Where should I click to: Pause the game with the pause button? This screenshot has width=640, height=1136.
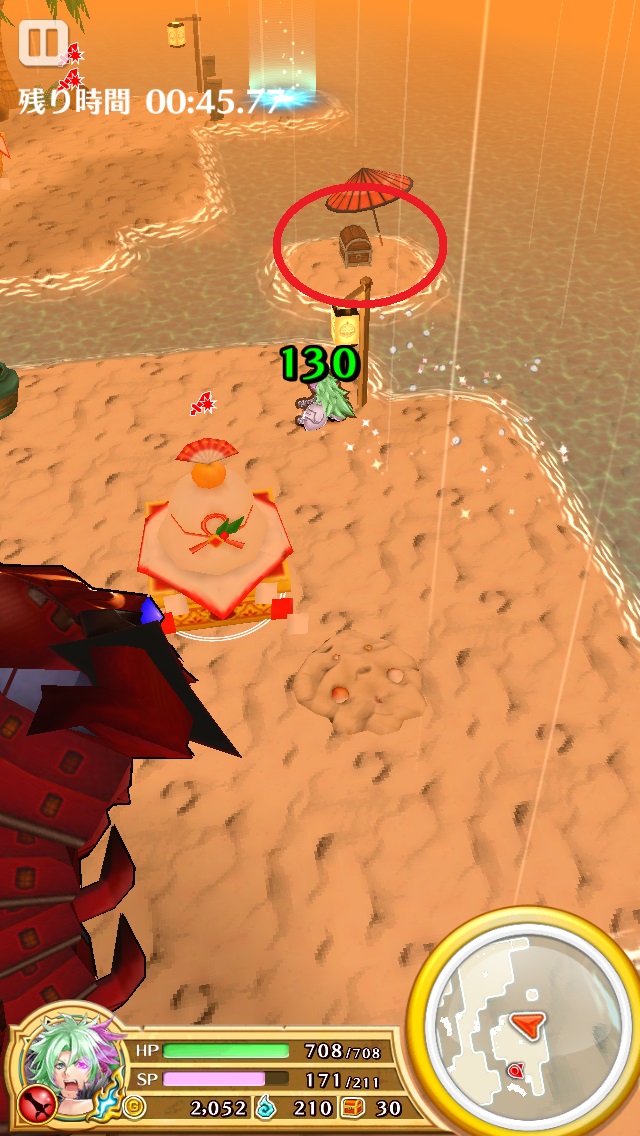(42, 43)
